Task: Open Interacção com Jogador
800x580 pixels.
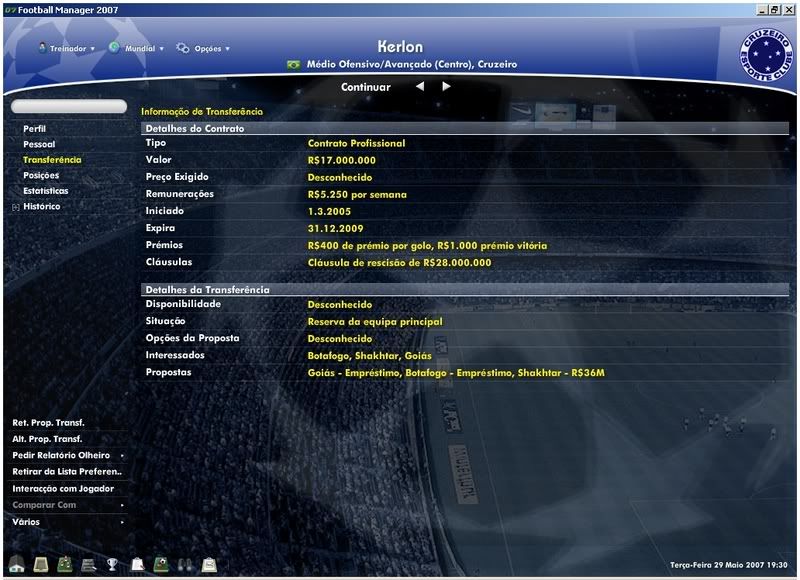Action: click(x=63, y=488)
